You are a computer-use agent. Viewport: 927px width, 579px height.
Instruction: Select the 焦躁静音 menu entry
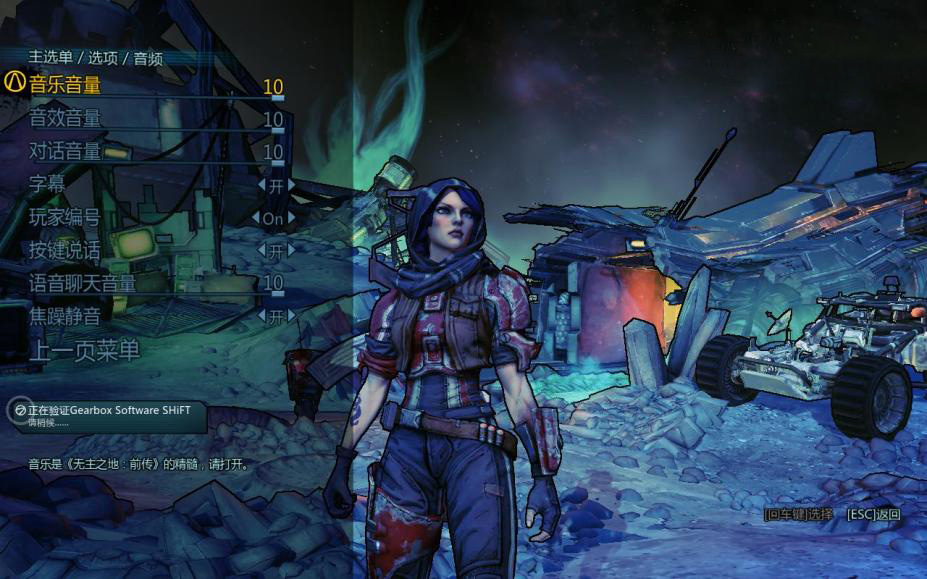[65, 316]
